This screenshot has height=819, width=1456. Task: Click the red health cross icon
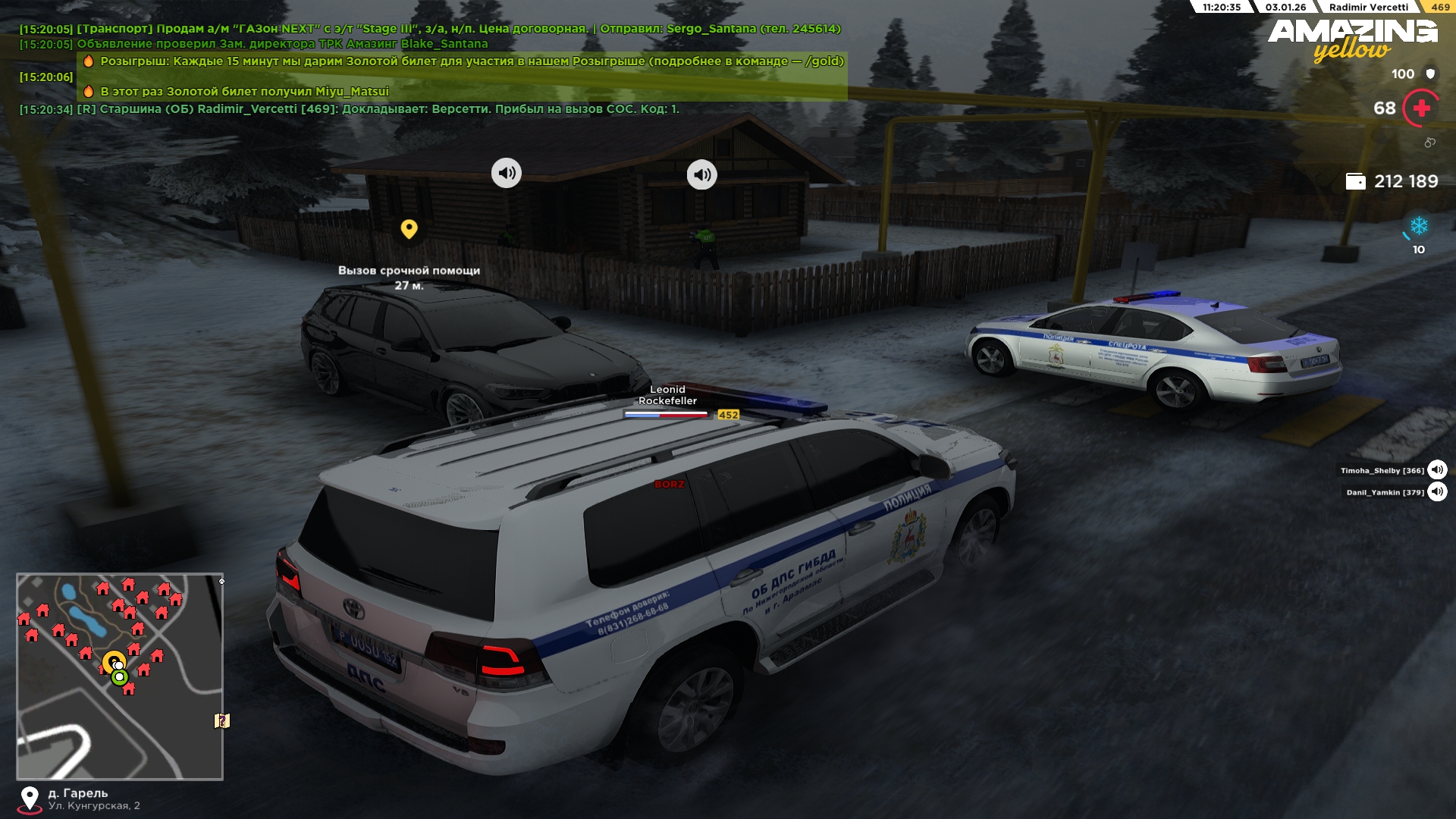pos(1421,108)
